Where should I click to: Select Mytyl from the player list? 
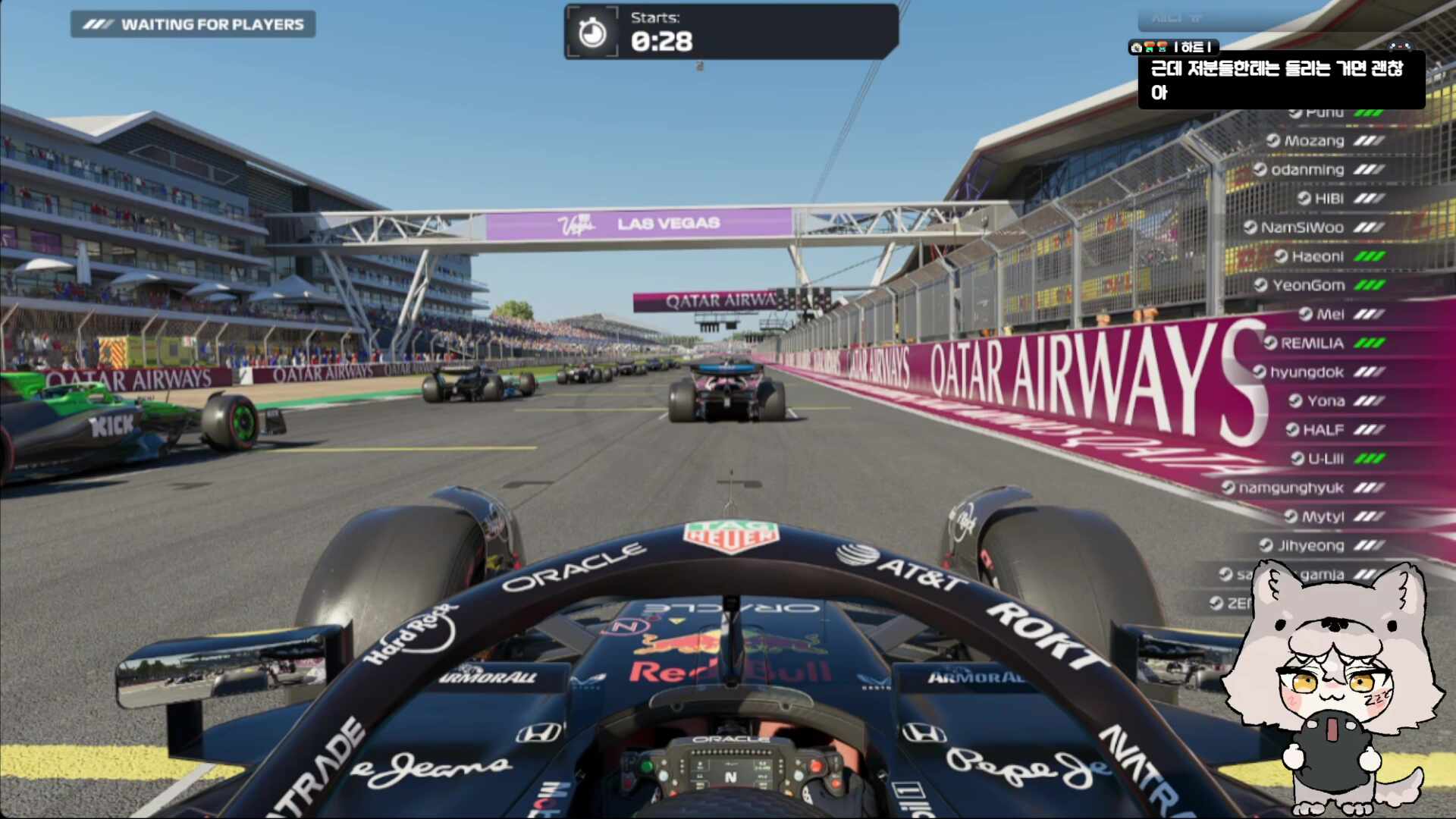click(x=1323, y=516)
